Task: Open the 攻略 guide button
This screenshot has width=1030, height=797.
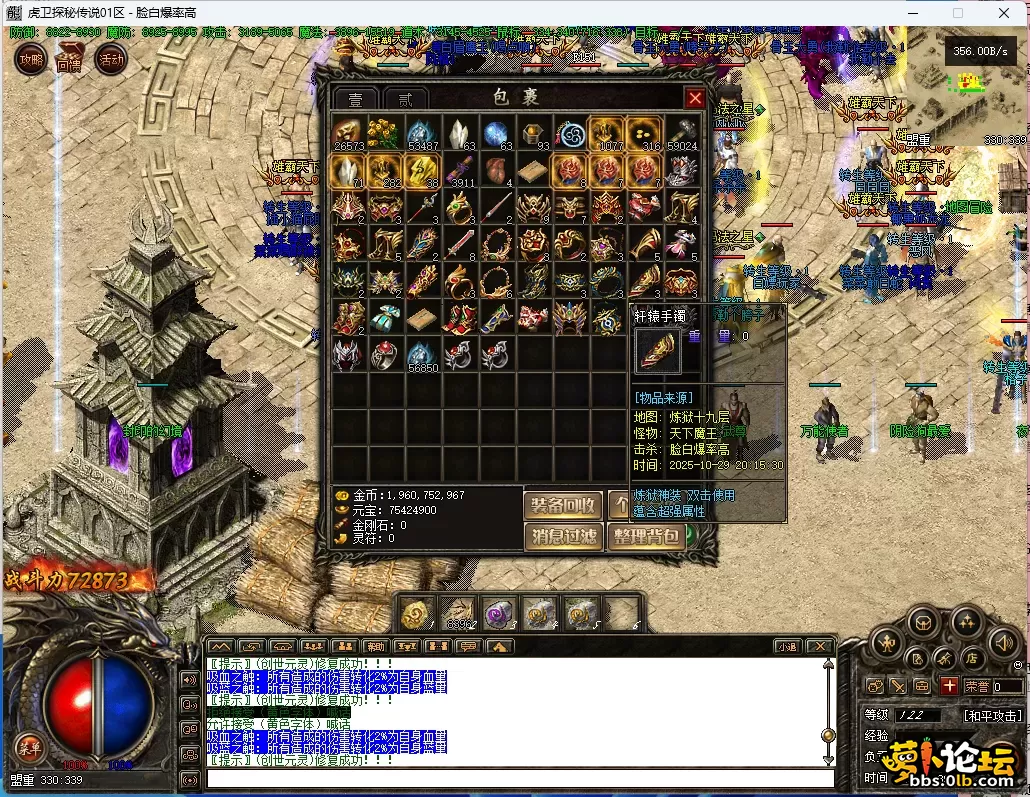Action: [30, 60]
